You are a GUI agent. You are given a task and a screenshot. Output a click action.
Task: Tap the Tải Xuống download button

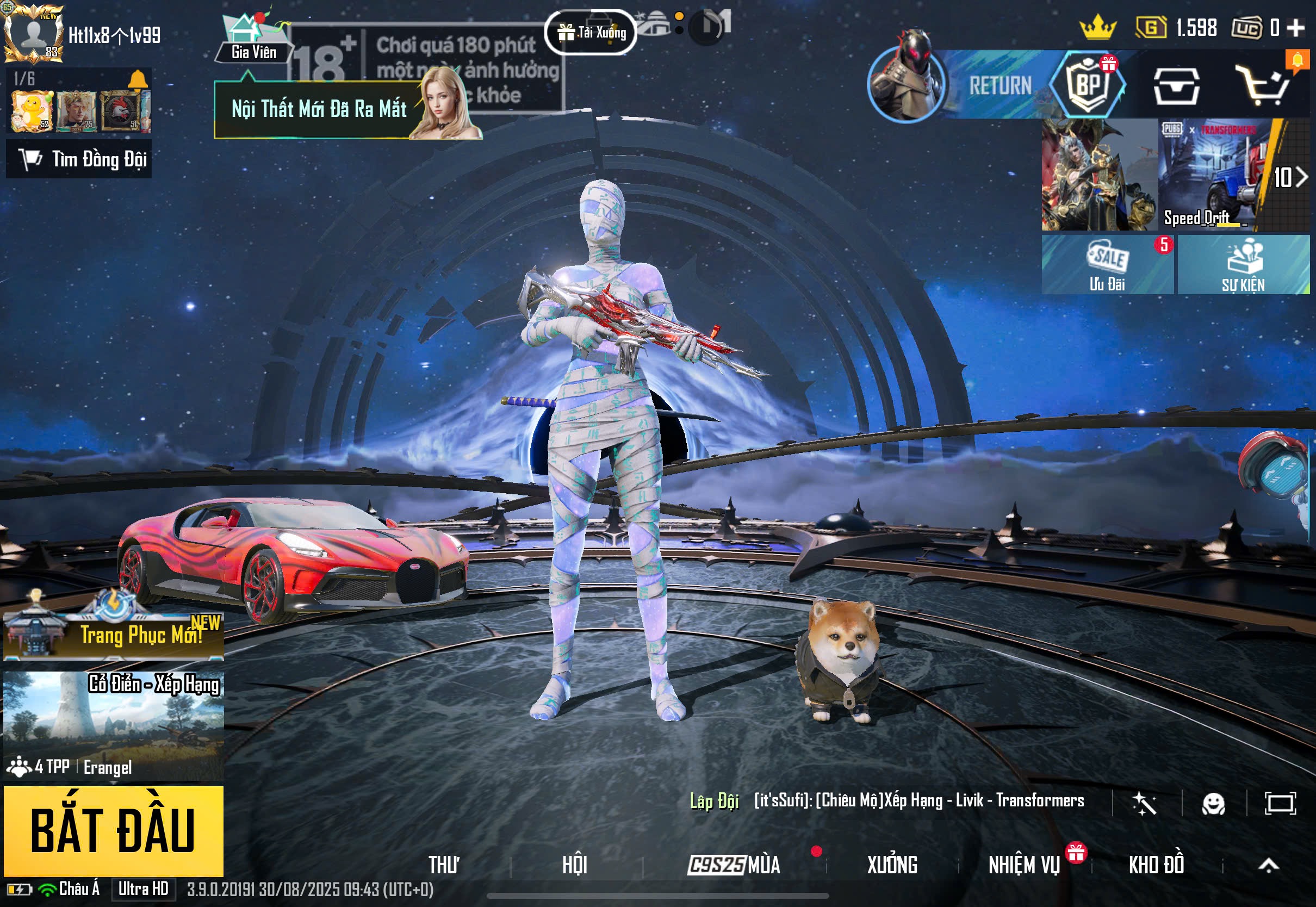click(591, 33)
